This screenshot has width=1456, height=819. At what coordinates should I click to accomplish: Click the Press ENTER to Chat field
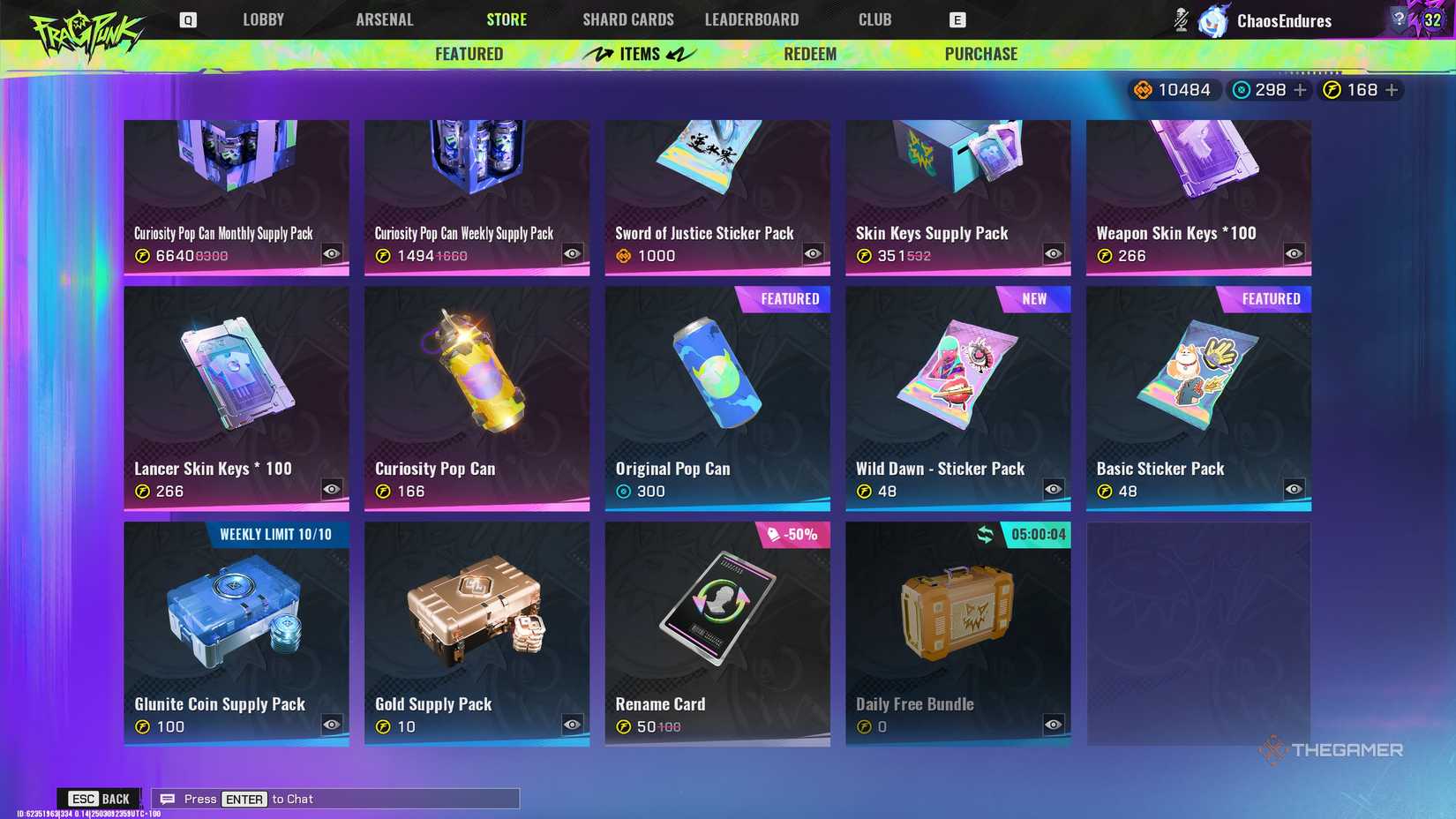[x=335, y=798]
